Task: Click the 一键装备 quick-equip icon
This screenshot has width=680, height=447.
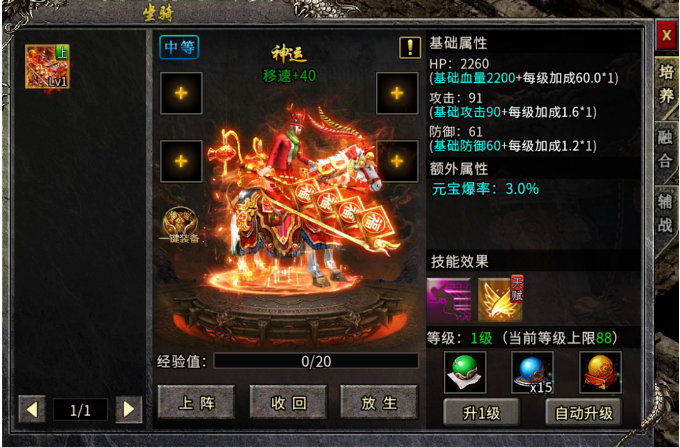Action: [x=181, y=226]
